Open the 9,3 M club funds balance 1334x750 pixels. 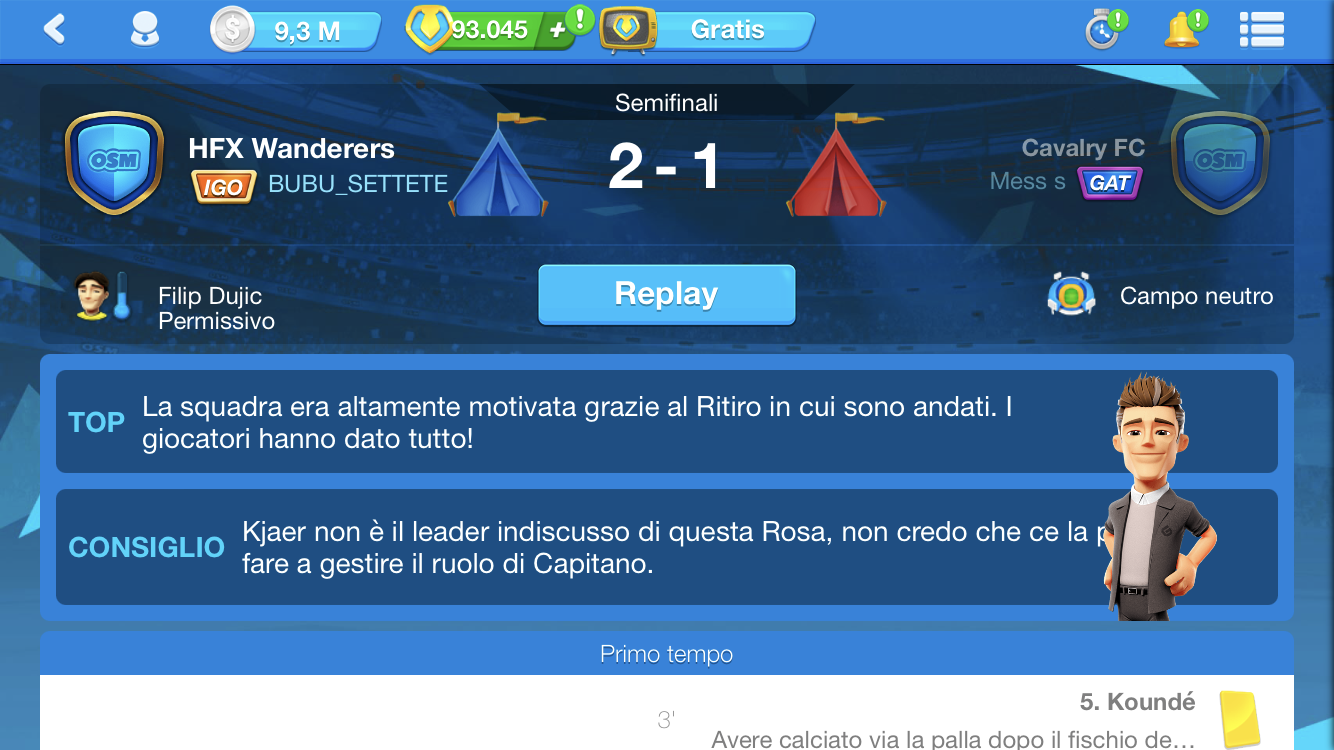(x=296, y=31)
